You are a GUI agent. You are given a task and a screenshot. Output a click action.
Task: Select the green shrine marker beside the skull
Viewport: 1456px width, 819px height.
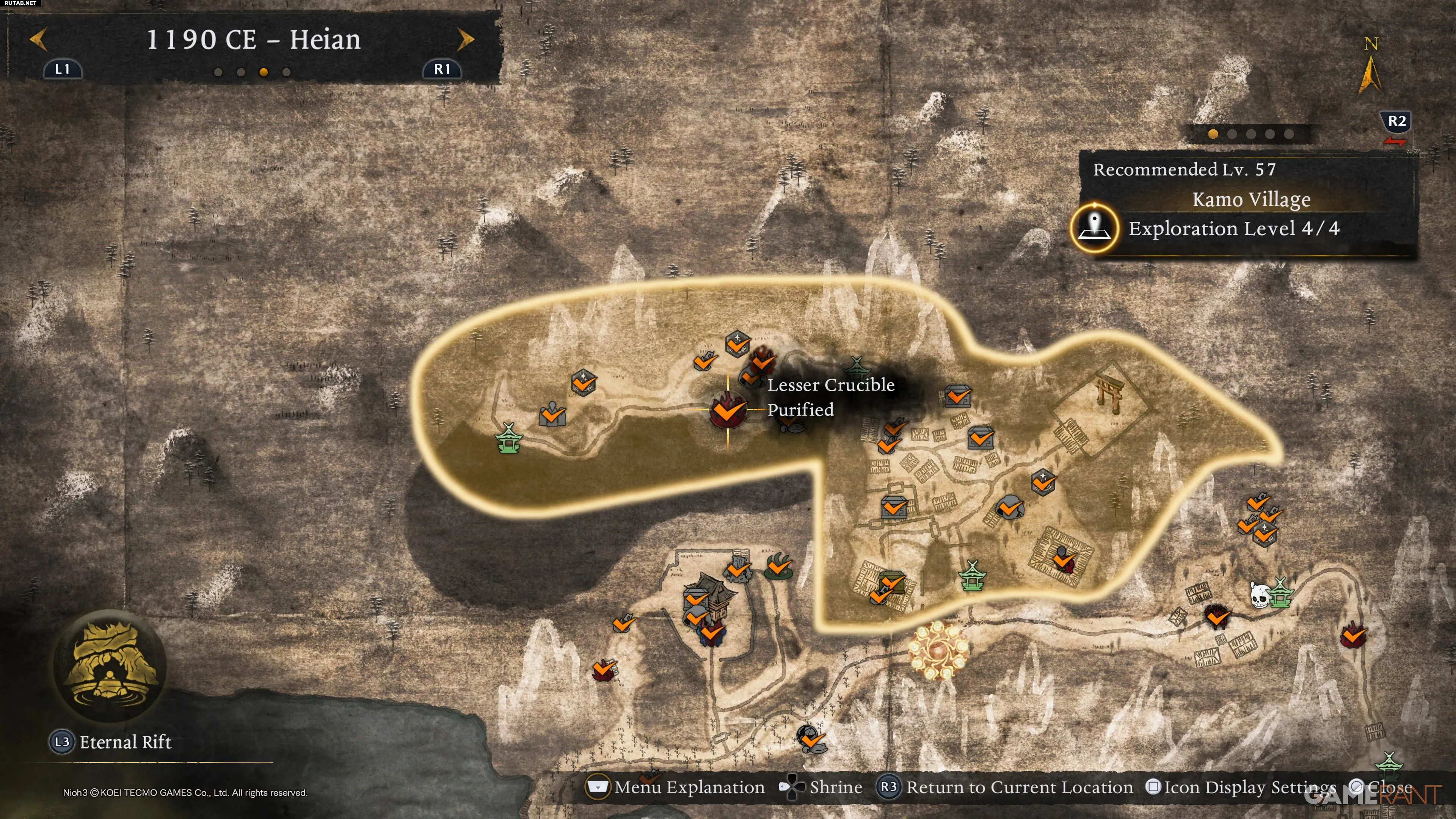tap(1280, 593)
